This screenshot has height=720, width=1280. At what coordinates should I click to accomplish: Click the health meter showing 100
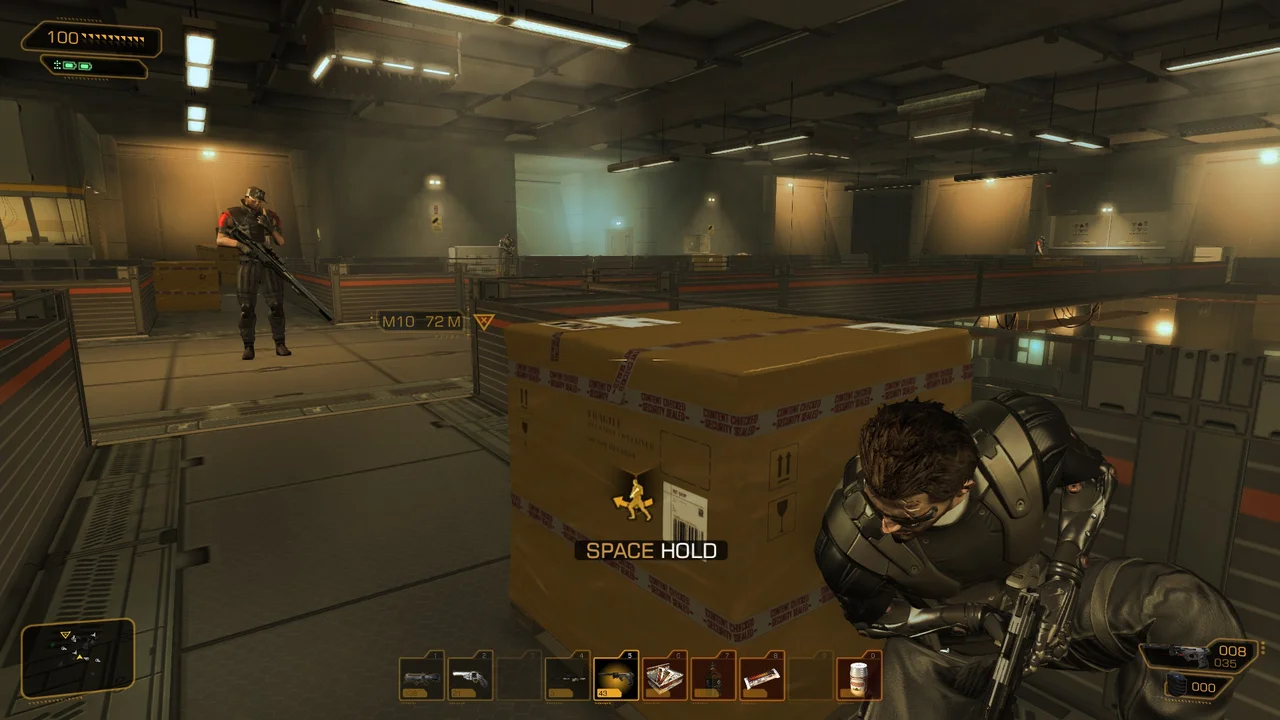[x=63, y=38]
